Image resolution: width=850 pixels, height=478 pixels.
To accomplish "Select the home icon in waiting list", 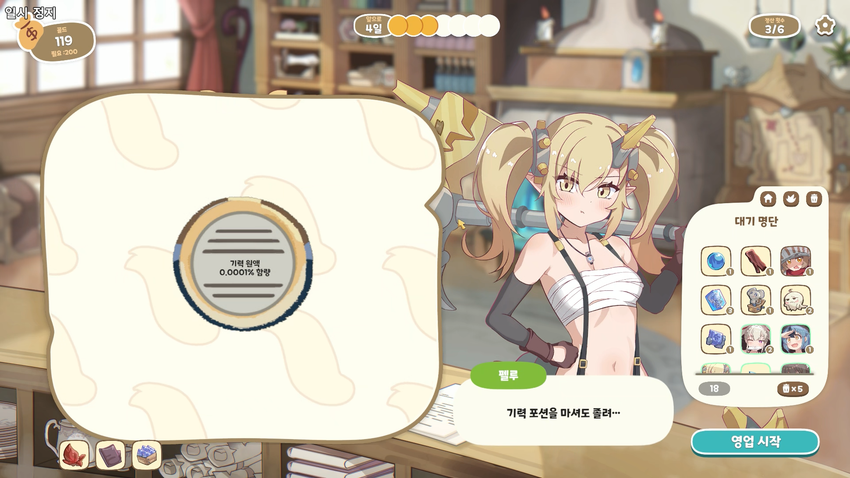I will tap(768, 198).
